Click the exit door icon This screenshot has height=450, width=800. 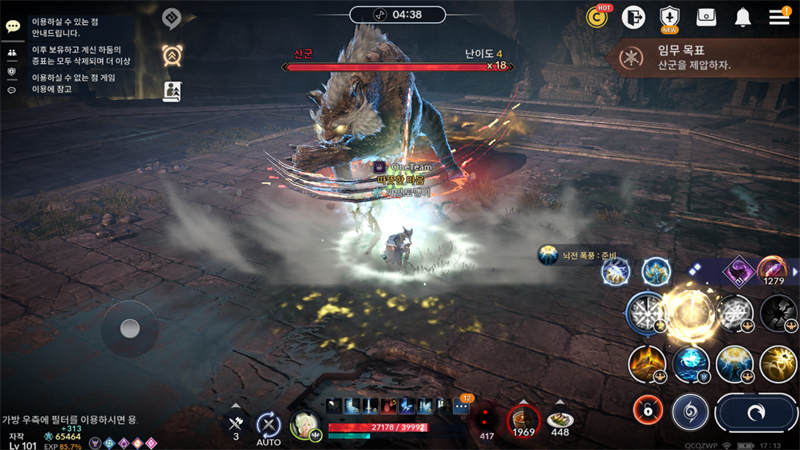(632, 17)
